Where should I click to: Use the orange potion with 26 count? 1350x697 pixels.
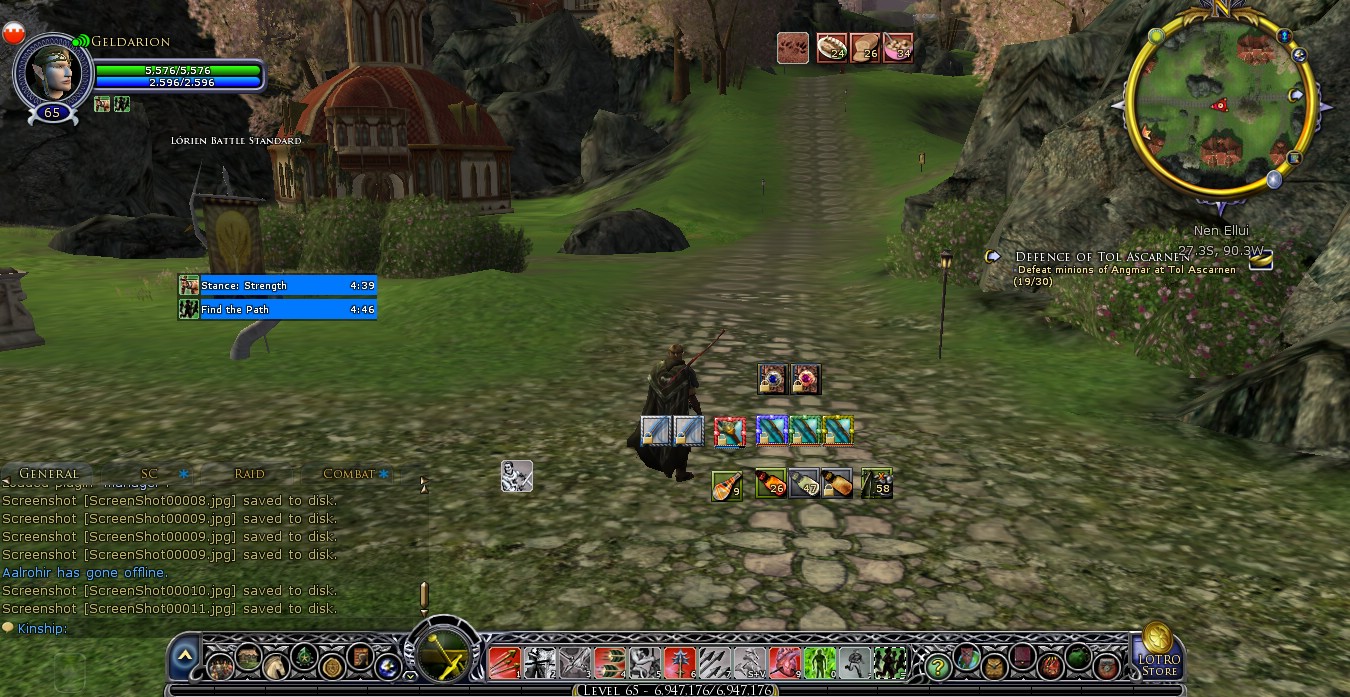(770, 484)
